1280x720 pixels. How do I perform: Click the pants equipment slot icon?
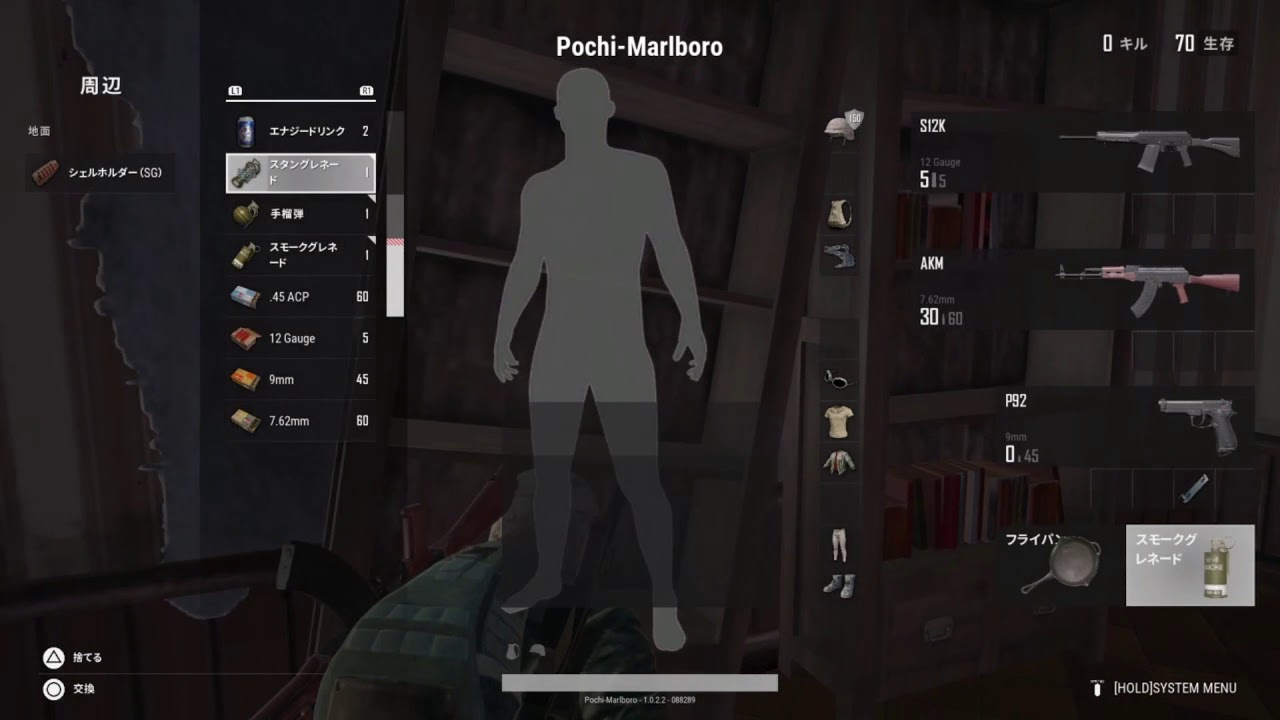coord(838,544)
